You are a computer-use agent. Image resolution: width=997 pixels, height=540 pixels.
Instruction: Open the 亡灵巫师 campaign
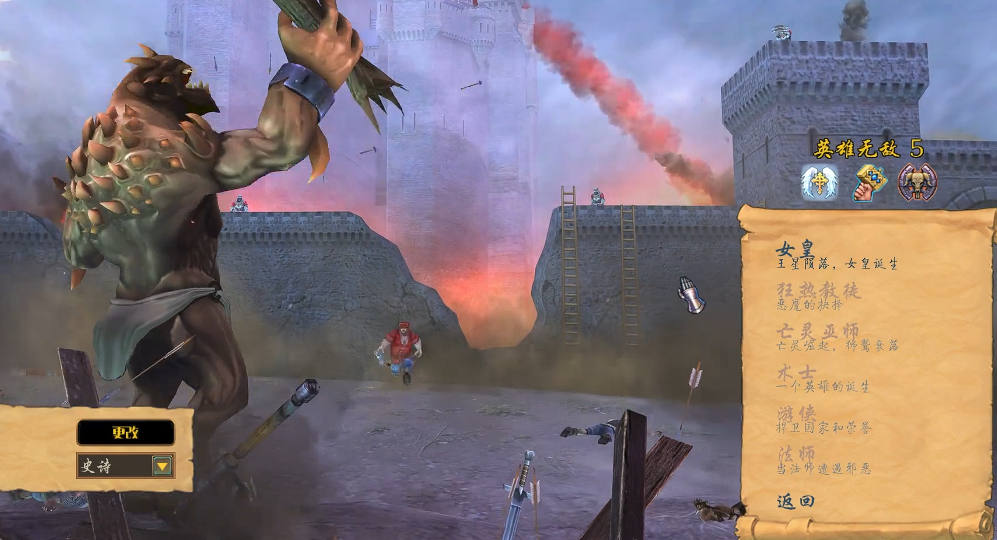818,330
